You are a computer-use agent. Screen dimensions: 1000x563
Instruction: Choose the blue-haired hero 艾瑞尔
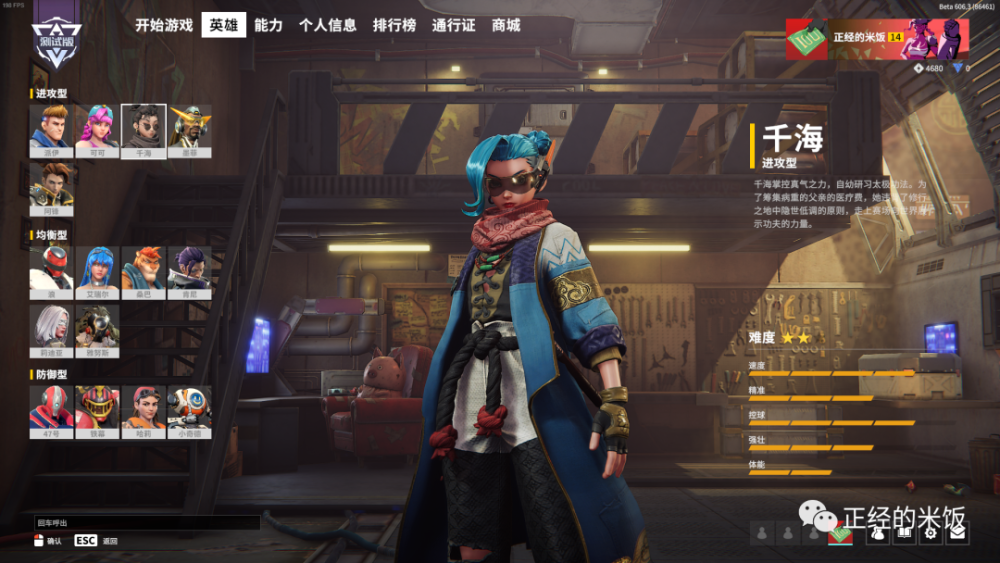(97, 268)
